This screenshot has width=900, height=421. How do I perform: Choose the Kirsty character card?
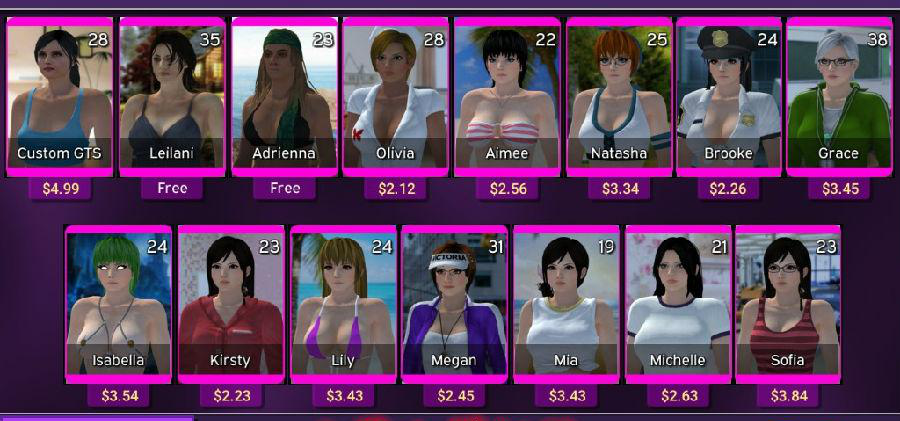231,304
